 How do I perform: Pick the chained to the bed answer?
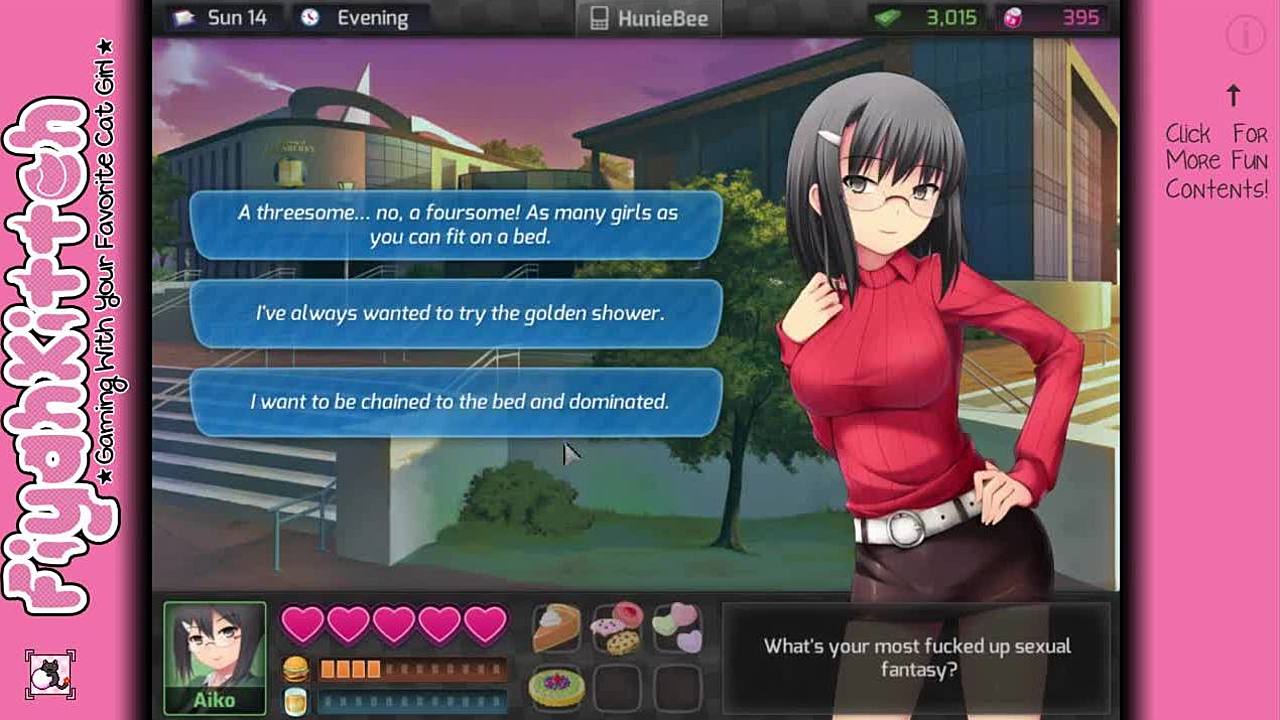click(x=456, y=401)
